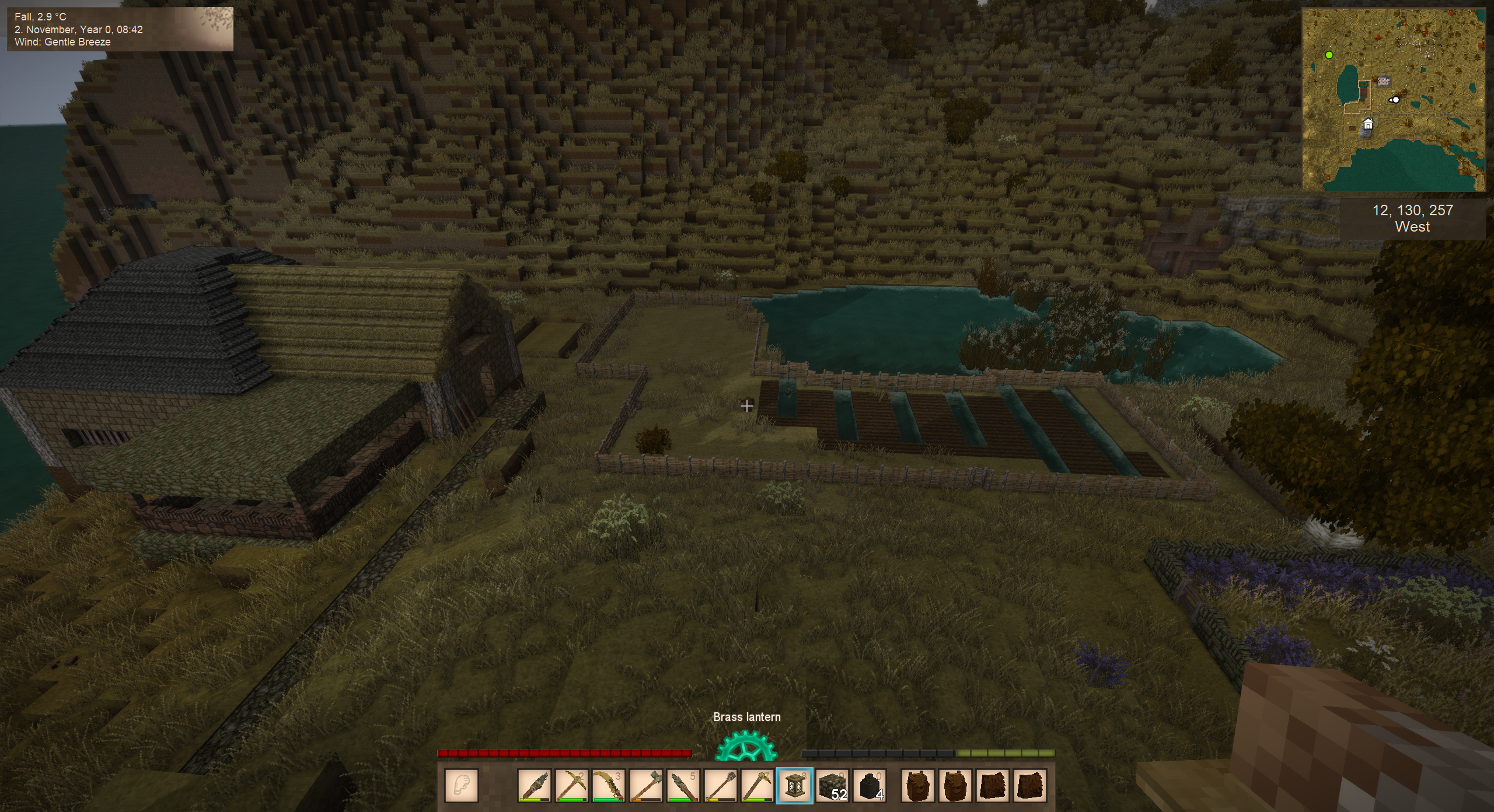The image size is (1494, 812).
Task: Pick the hammer in hotbar slot 6
Action: point(720,785)
